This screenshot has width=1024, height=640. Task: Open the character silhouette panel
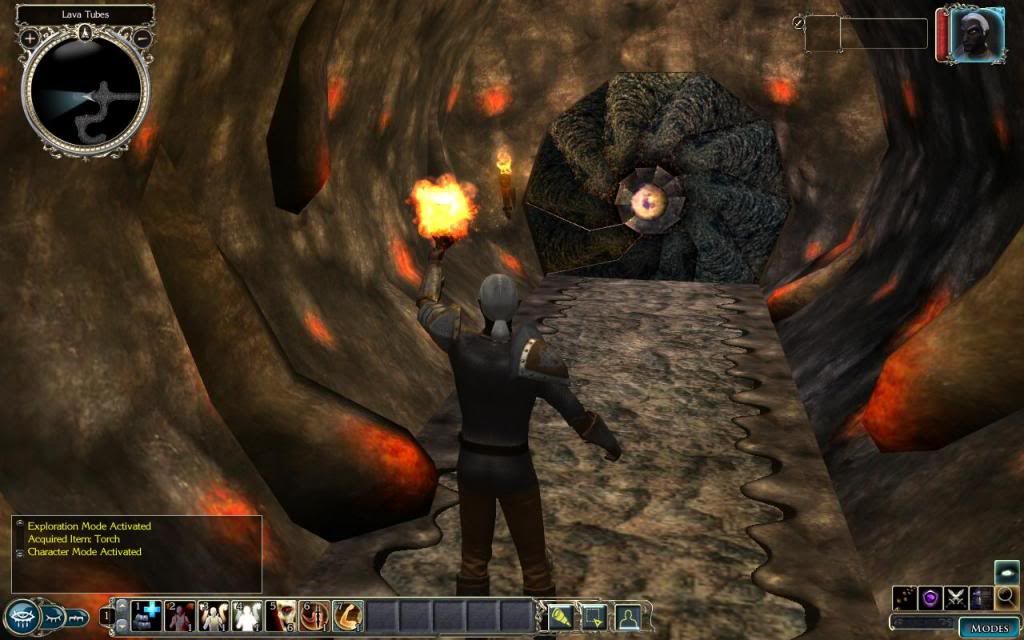point(628,615)
